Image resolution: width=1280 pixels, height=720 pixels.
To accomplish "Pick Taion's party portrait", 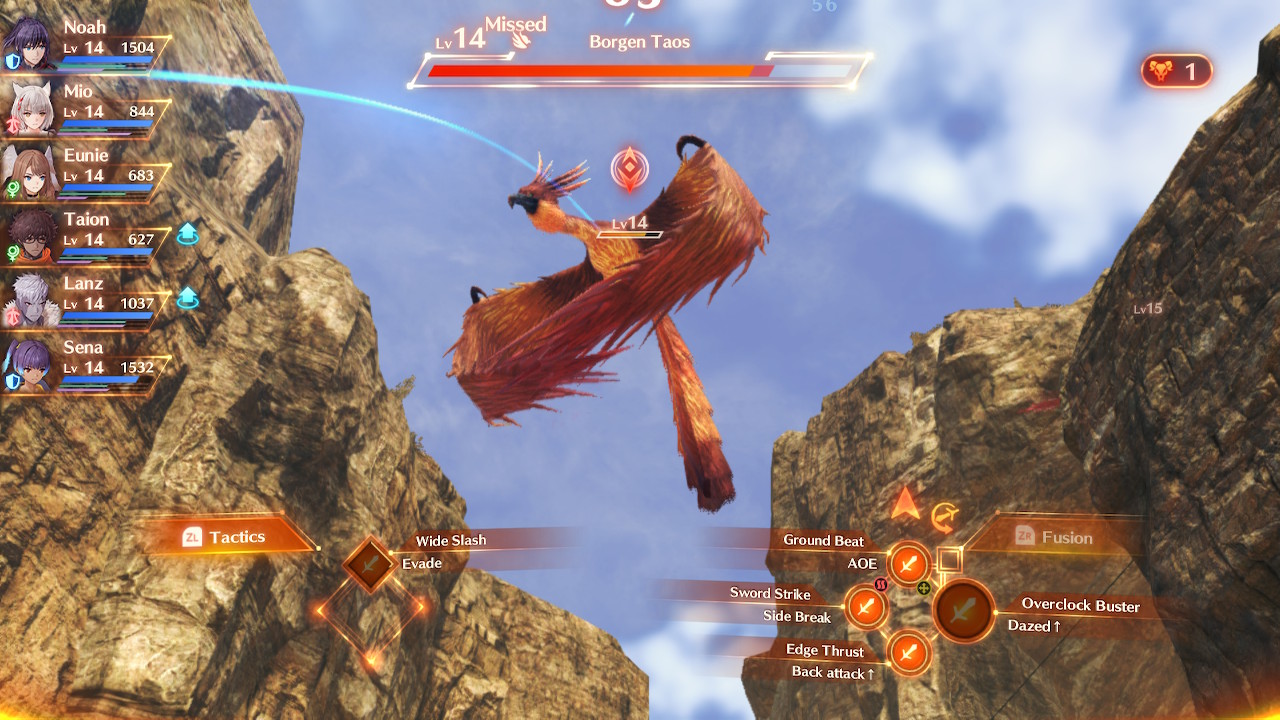I will tap(28, 235).
